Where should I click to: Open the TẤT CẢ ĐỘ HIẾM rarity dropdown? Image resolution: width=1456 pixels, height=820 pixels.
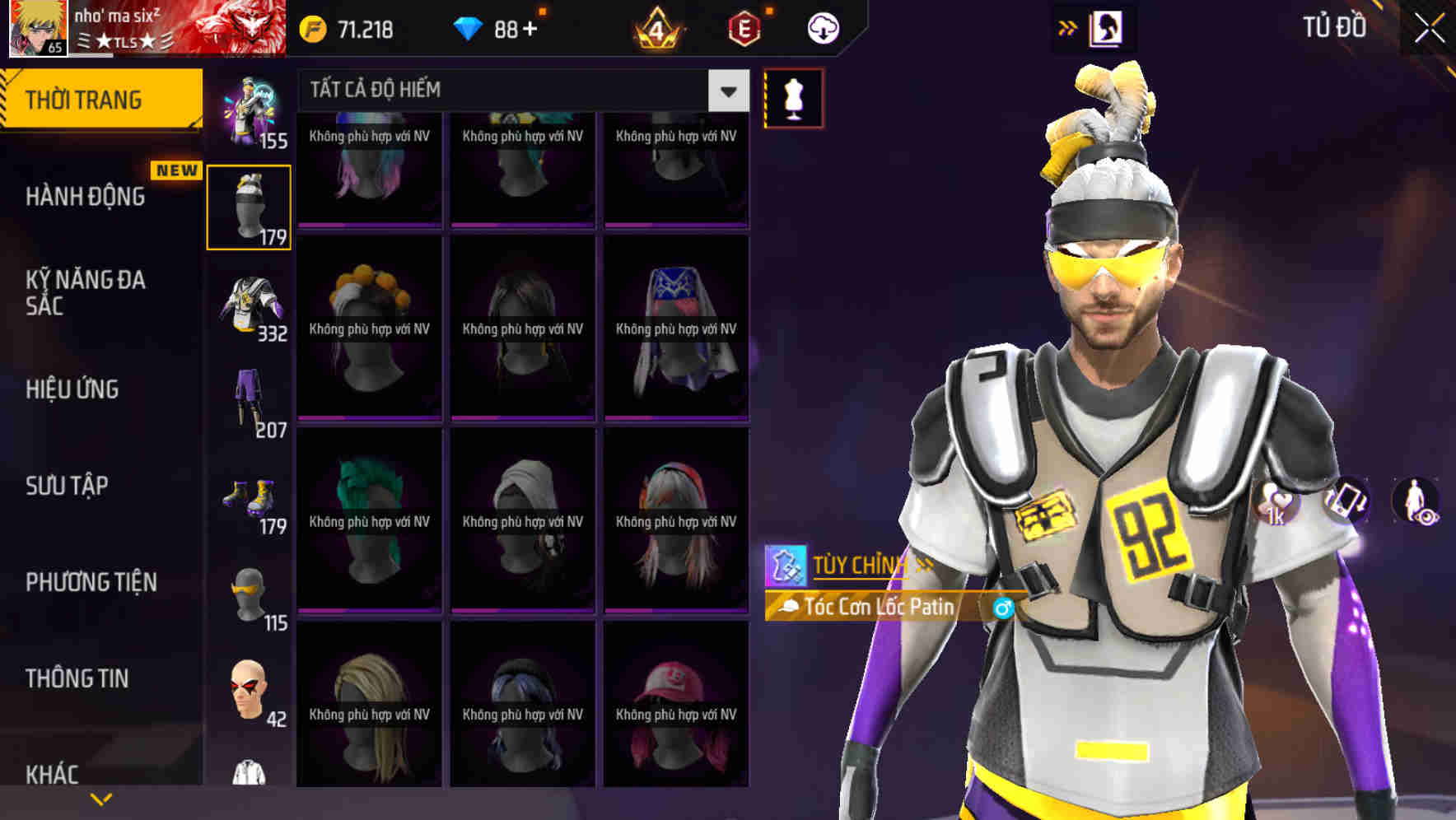[x=726, y=91]
